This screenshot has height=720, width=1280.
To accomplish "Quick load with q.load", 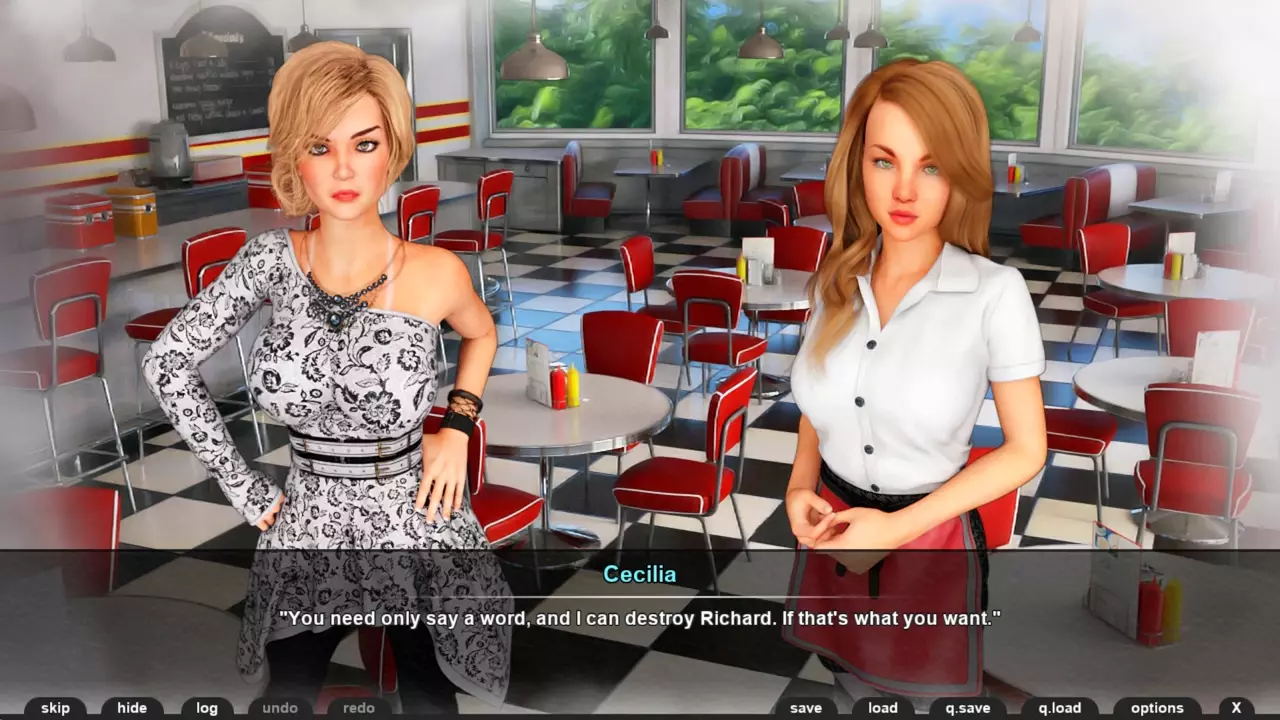I will [1059, 708].
